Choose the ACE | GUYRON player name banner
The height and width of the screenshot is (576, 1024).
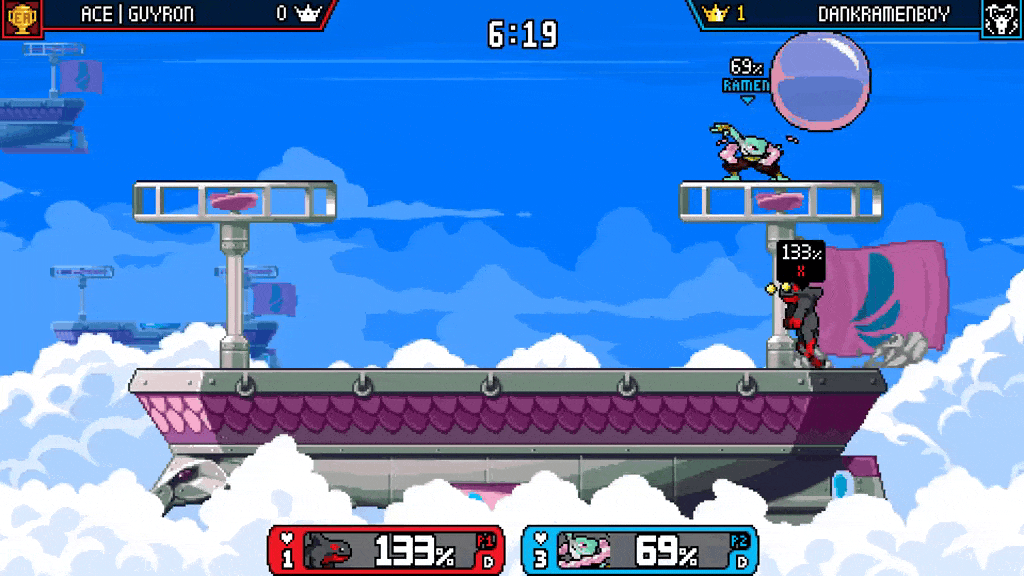[x=137, y=14]
